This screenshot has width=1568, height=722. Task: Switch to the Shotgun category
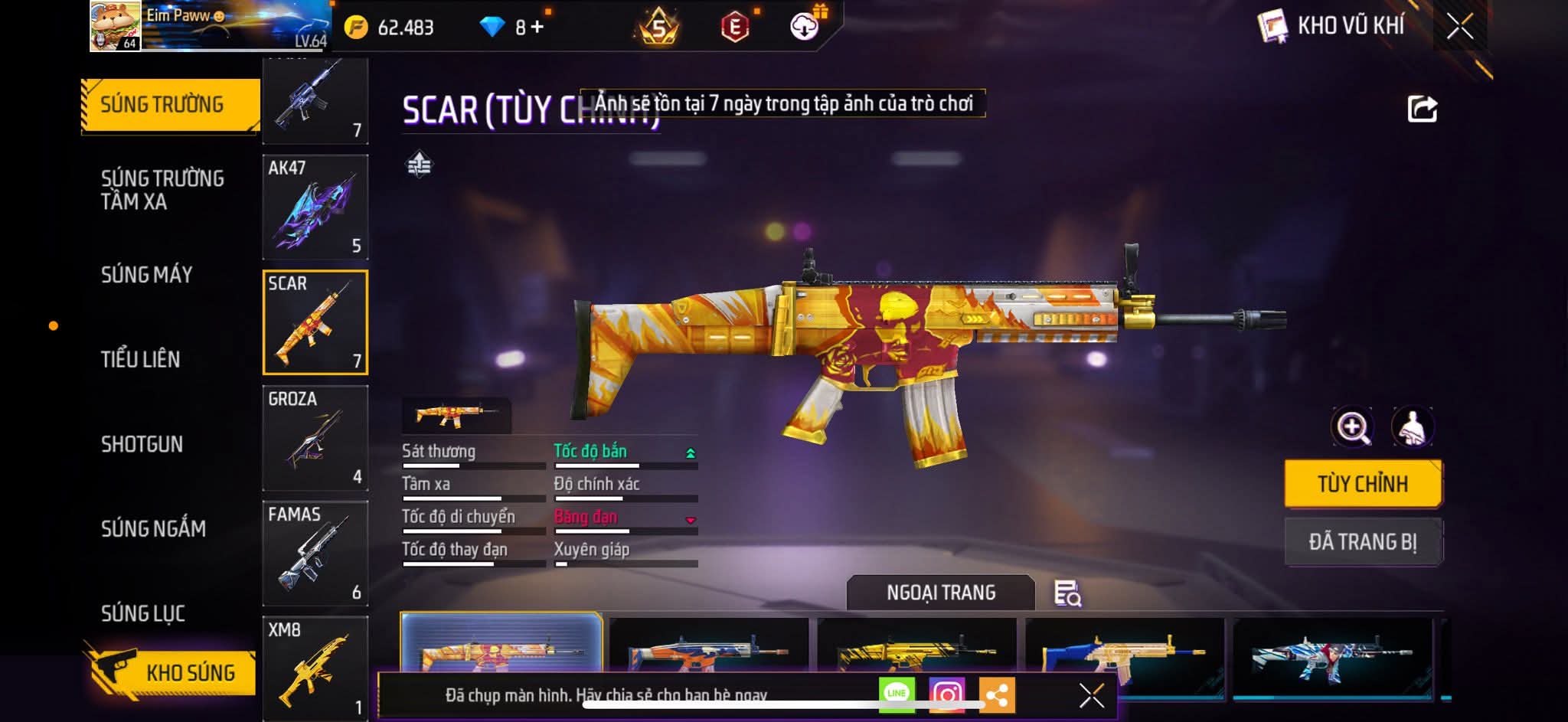coord(142,444)
